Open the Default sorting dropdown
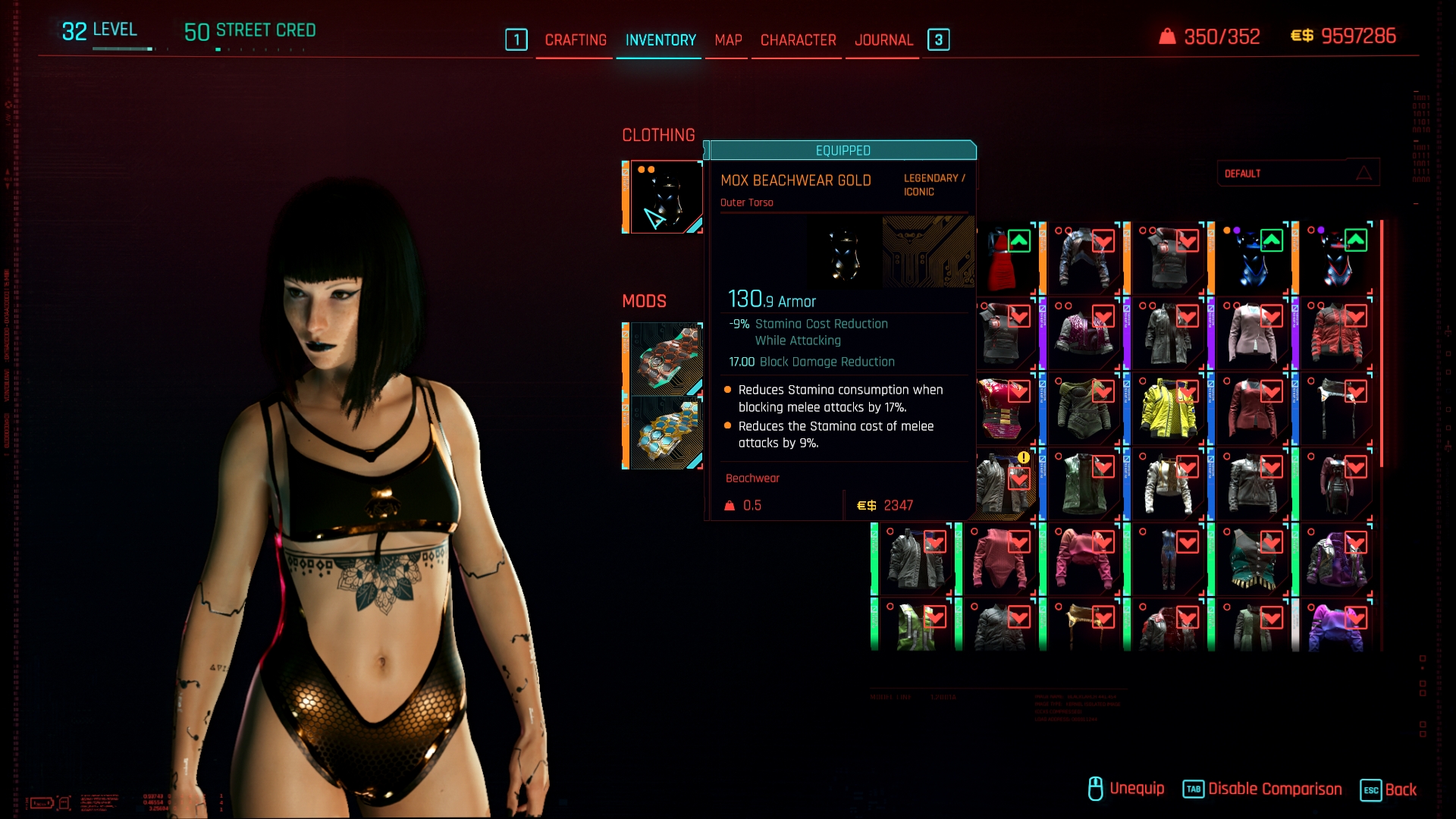Viewport: 1456px width, 819px height. [x=1298, y=174]
